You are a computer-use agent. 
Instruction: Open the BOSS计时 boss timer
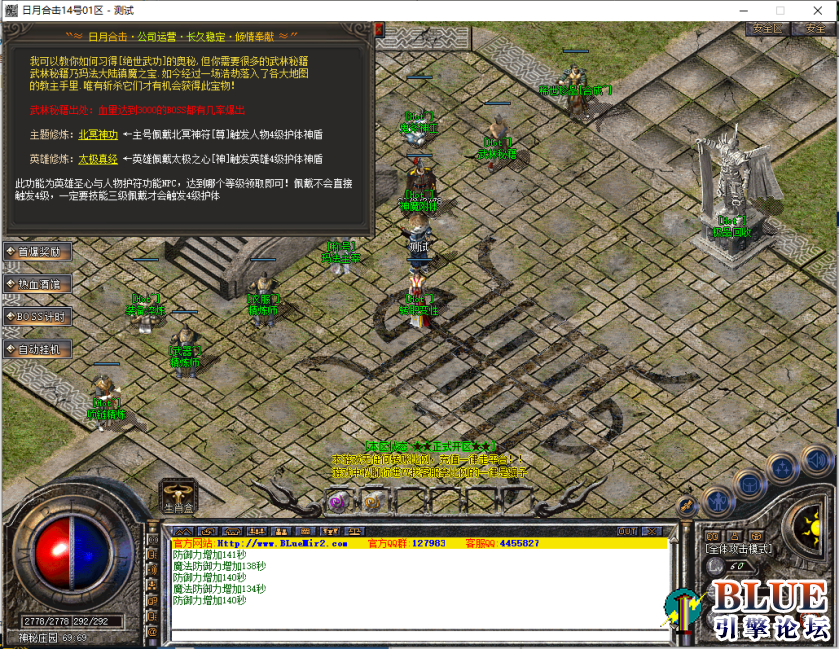[x=38, y=317]
